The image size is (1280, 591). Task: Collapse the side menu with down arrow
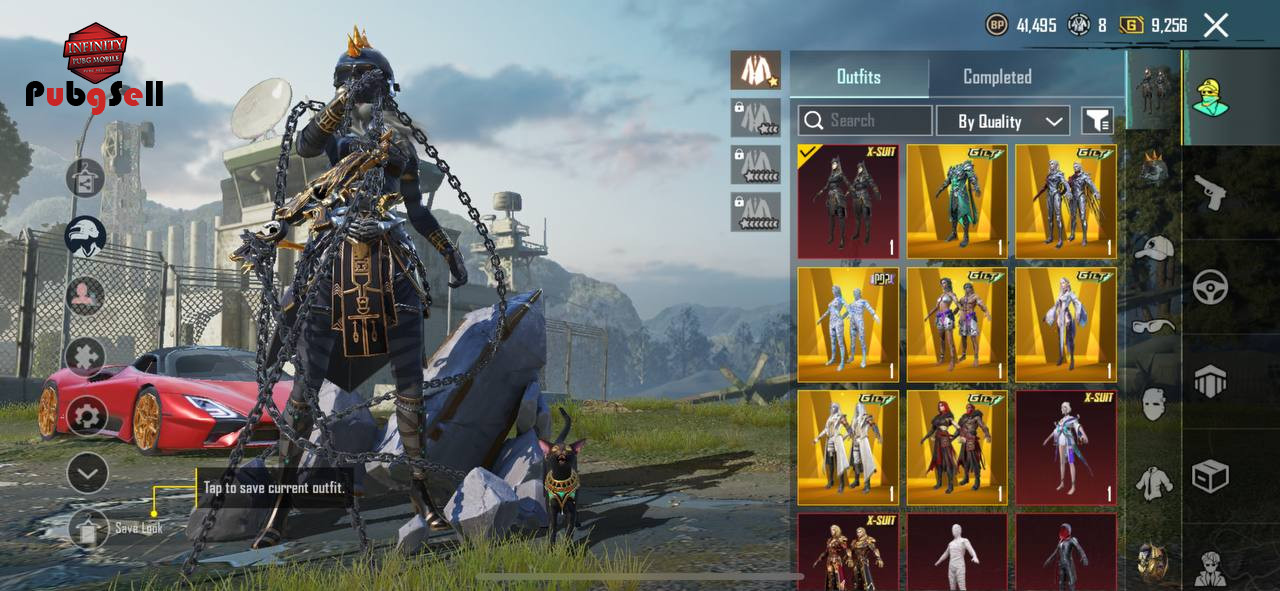pos(86,472)
